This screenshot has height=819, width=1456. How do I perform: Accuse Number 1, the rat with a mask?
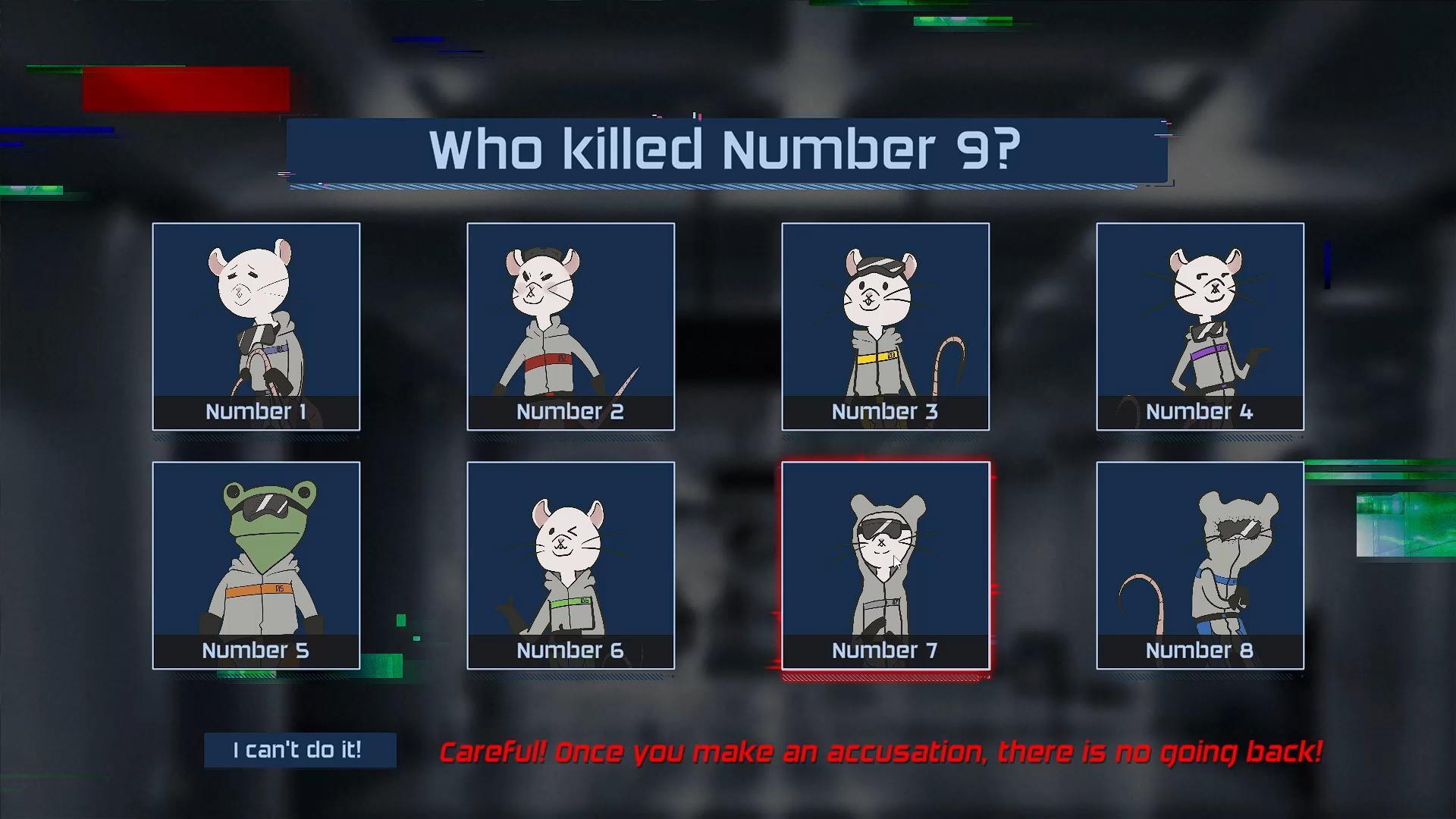256,318
